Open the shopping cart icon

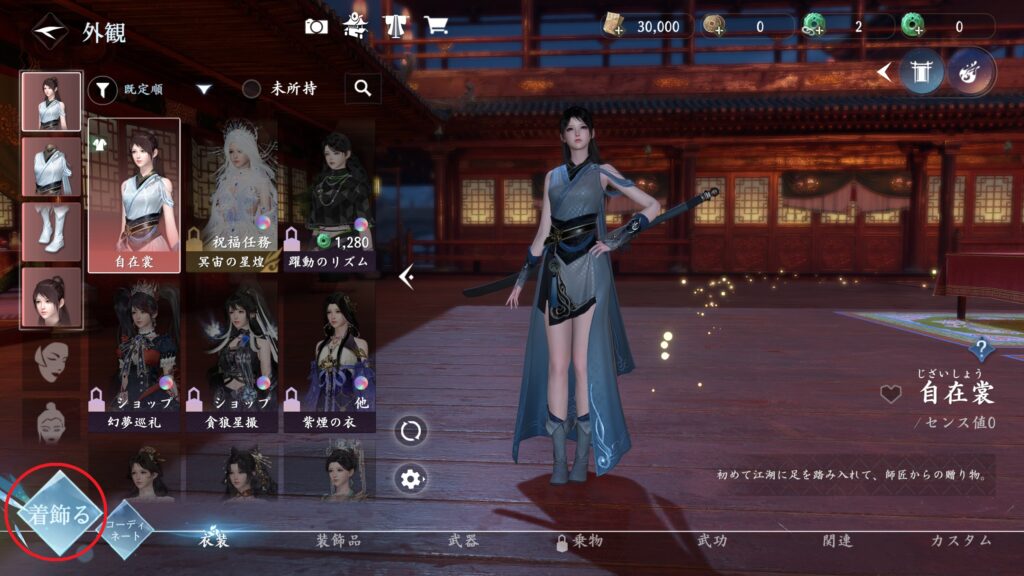pos(435,27)
